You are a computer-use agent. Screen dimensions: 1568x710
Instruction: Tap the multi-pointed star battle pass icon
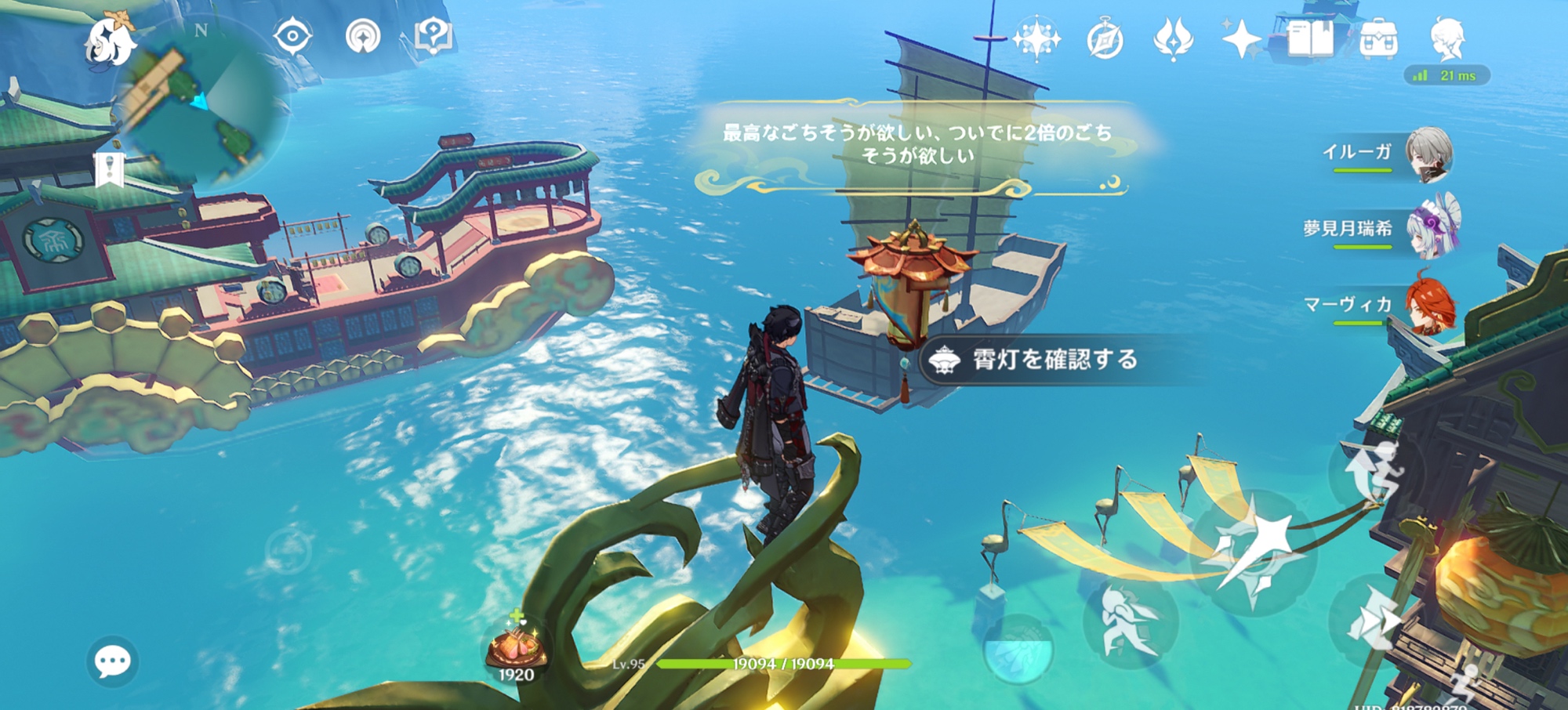[1036, 38]
